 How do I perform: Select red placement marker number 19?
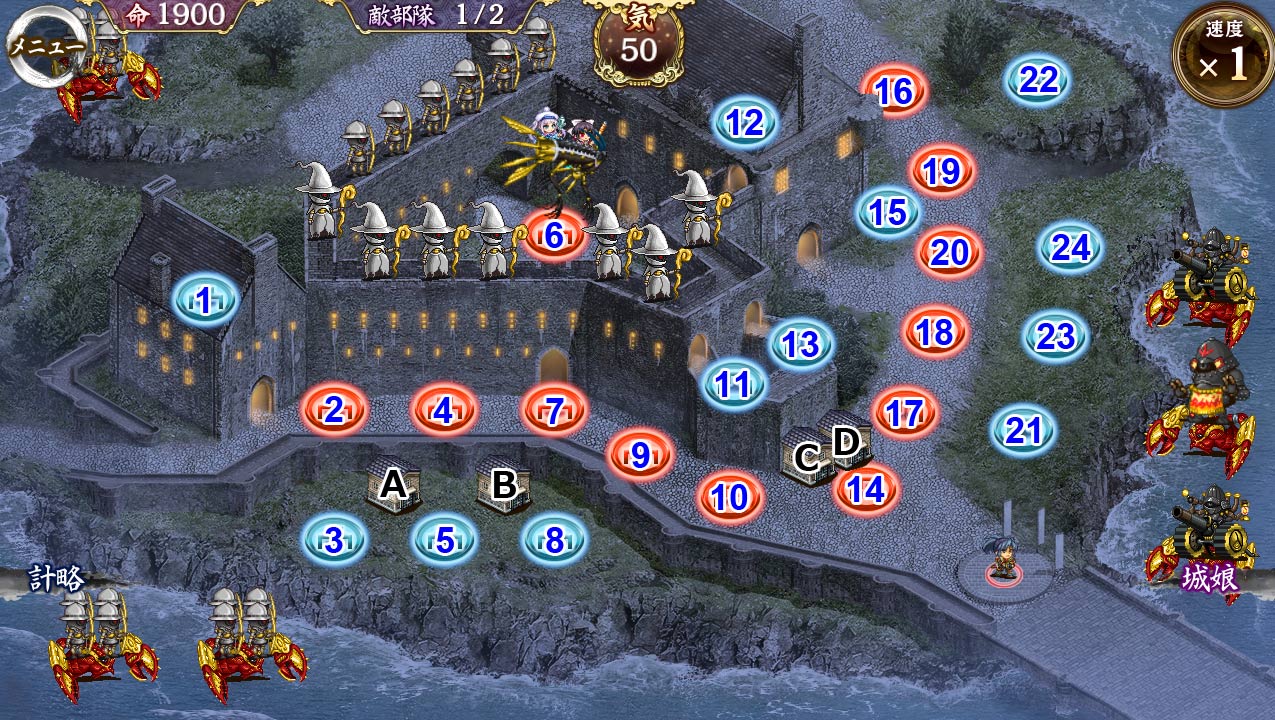(941, 172)
